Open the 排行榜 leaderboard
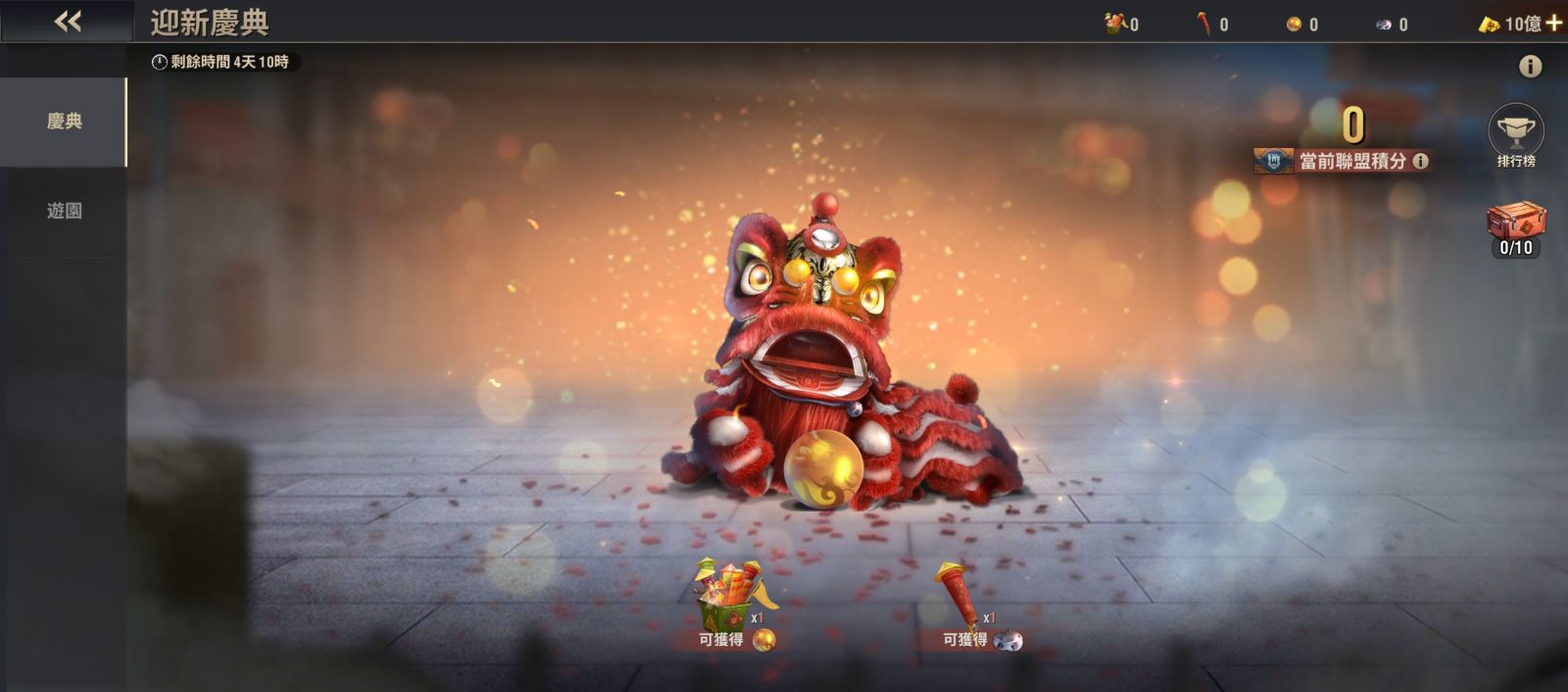The width and height of the screenshot is (1568, 692). click(x=1516, y=135)
